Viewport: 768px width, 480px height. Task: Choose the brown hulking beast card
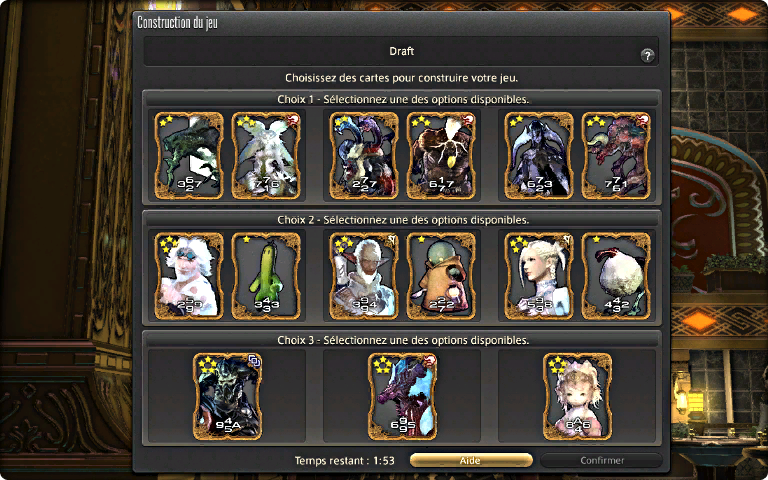[x=441, y=155]
